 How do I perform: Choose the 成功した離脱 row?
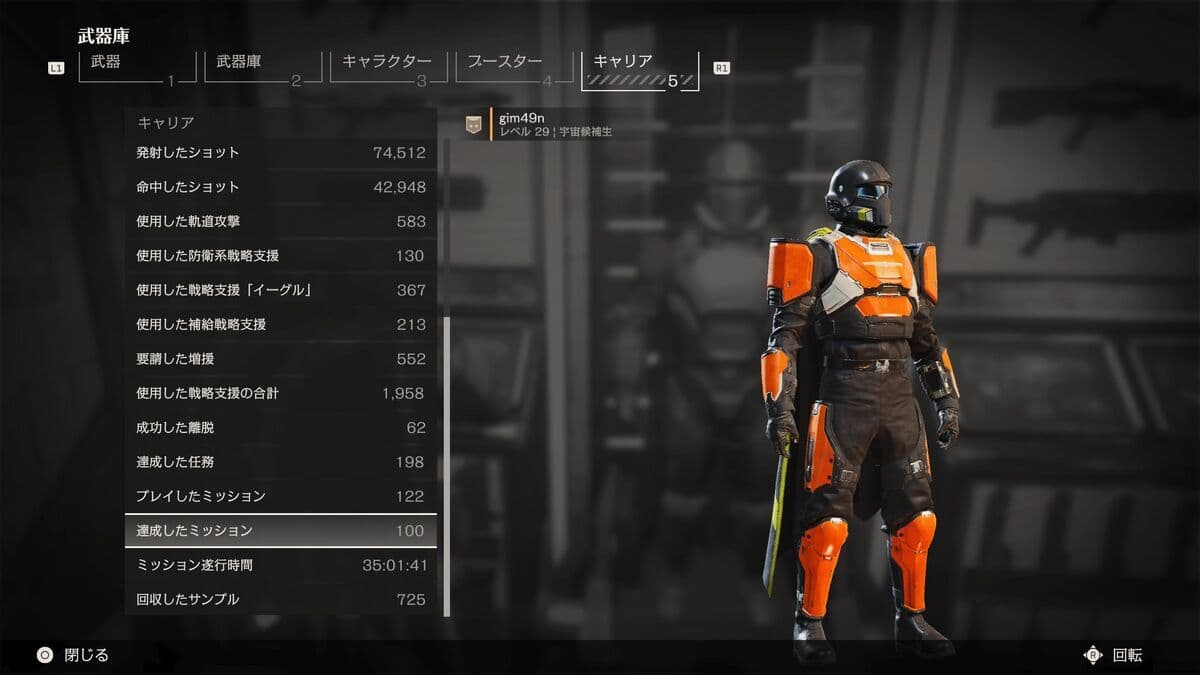(x=281, y=427)
